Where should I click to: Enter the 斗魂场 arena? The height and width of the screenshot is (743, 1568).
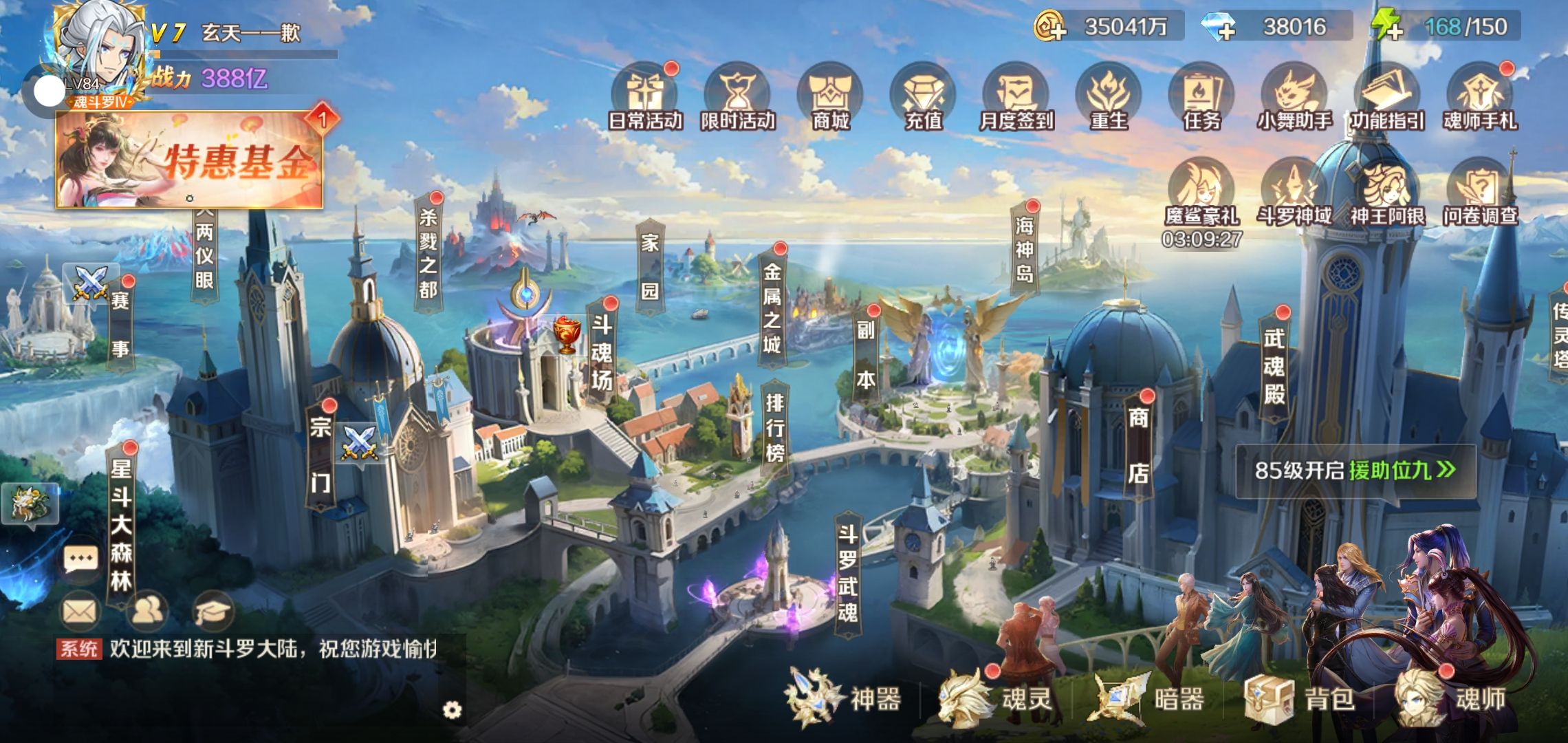pyautogui.click(x=602, y=352)
